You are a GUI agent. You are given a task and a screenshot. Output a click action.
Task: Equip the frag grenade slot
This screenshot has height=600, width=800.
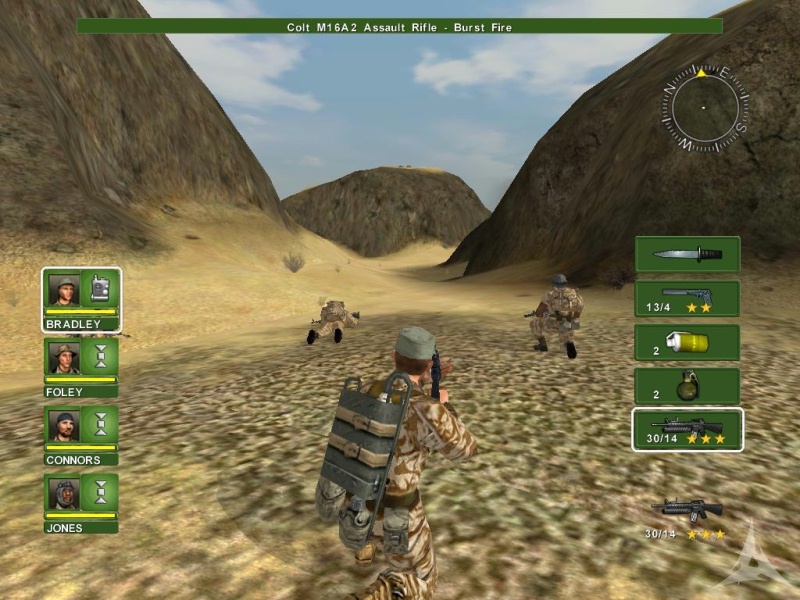(x=687, y=386)
